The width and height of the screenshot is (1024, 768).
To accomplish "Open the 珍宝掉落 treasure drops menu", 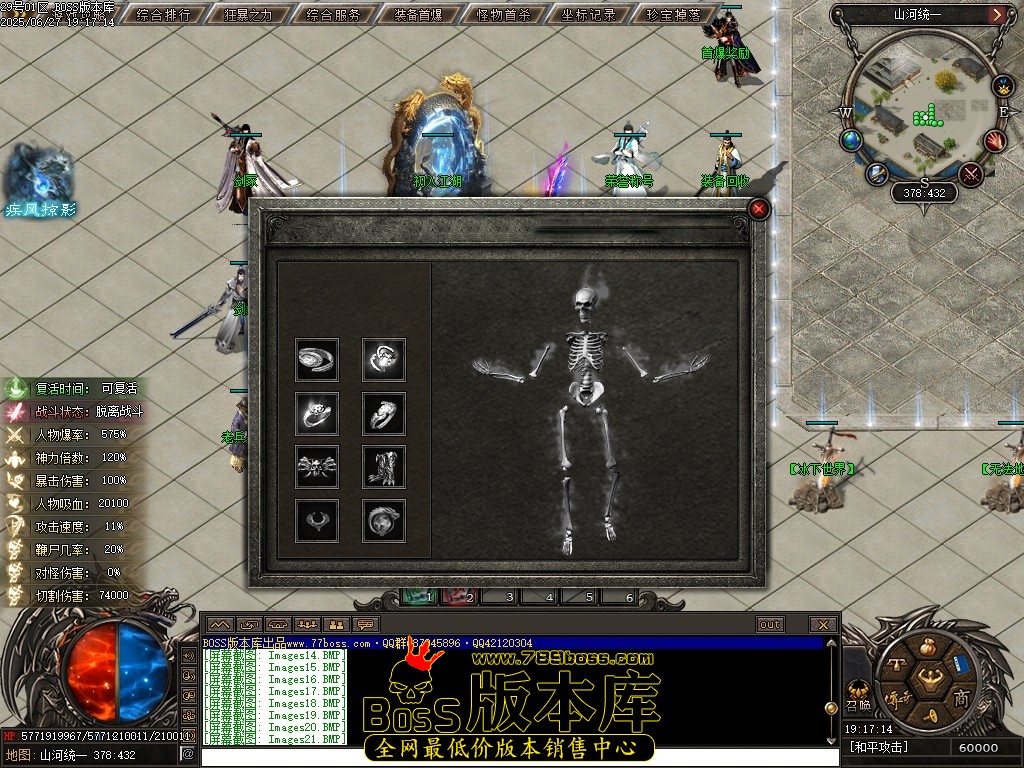I will 674,15.
